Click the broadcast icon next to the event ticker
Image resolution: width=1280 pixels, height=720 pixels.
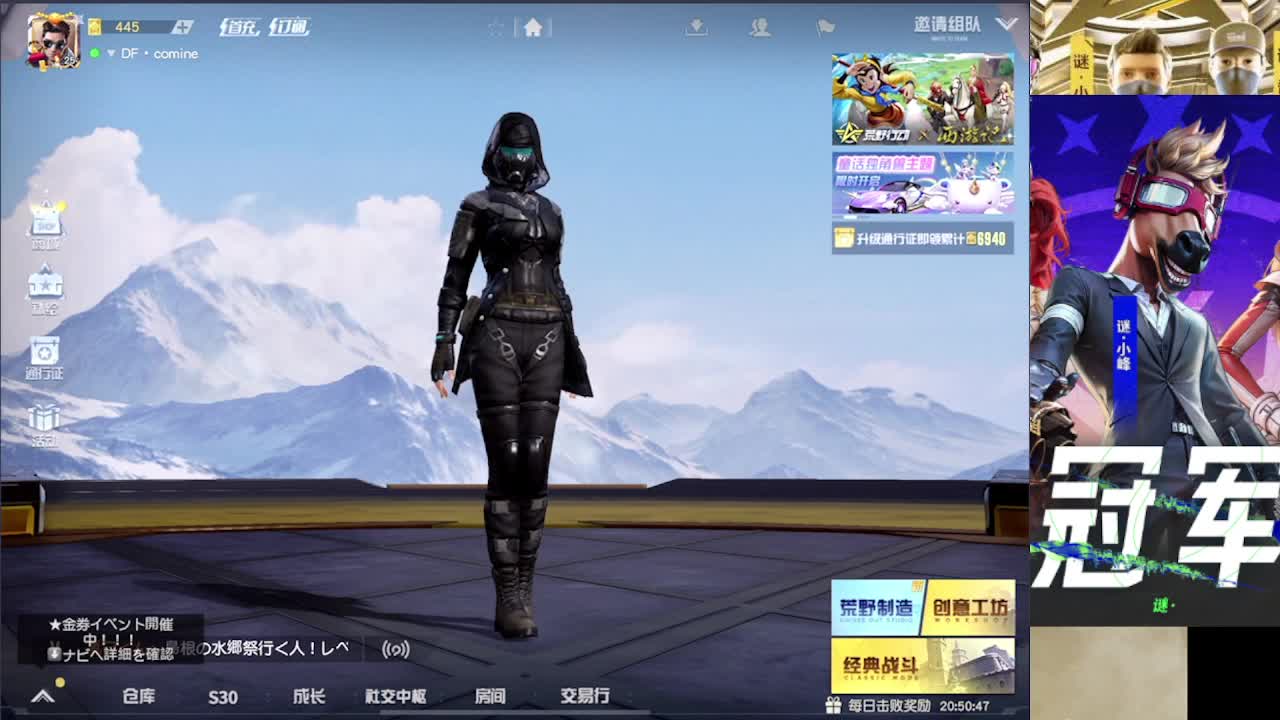tap(397, 648)
